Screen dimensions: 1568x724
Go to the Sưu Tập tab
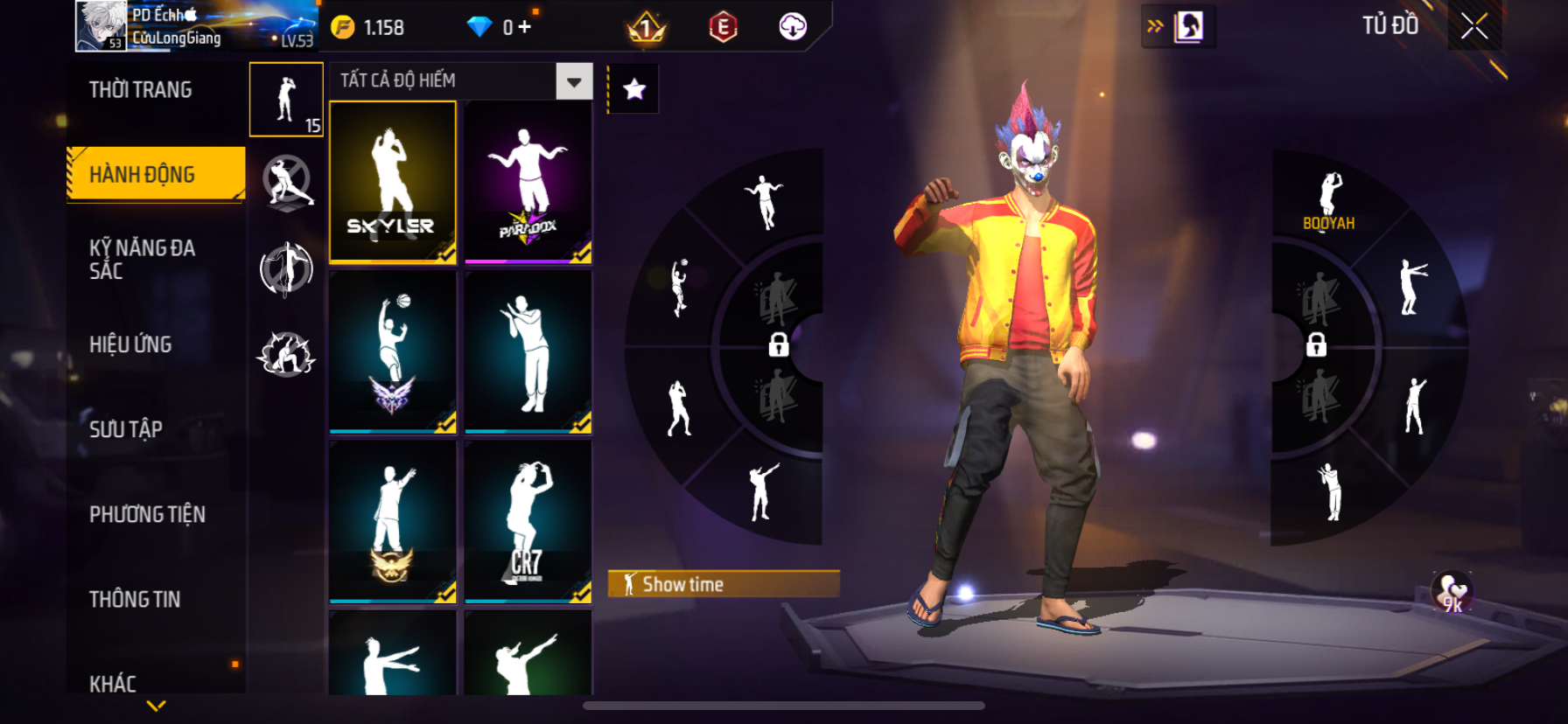[x=126, y=429]
